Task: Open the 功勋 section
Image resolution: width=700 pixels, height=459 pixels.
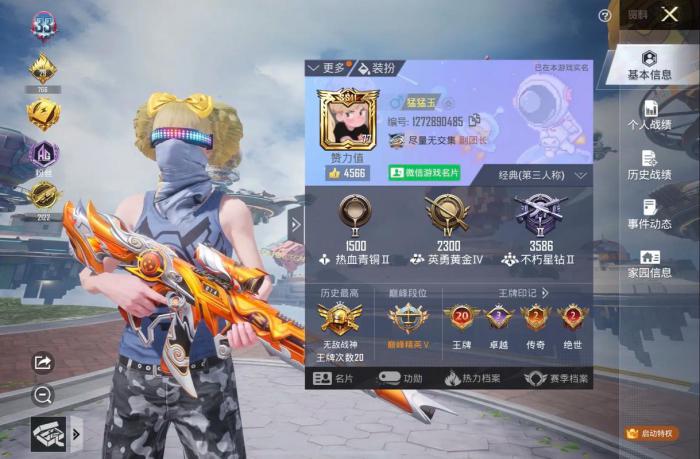Action: [401, 379]
